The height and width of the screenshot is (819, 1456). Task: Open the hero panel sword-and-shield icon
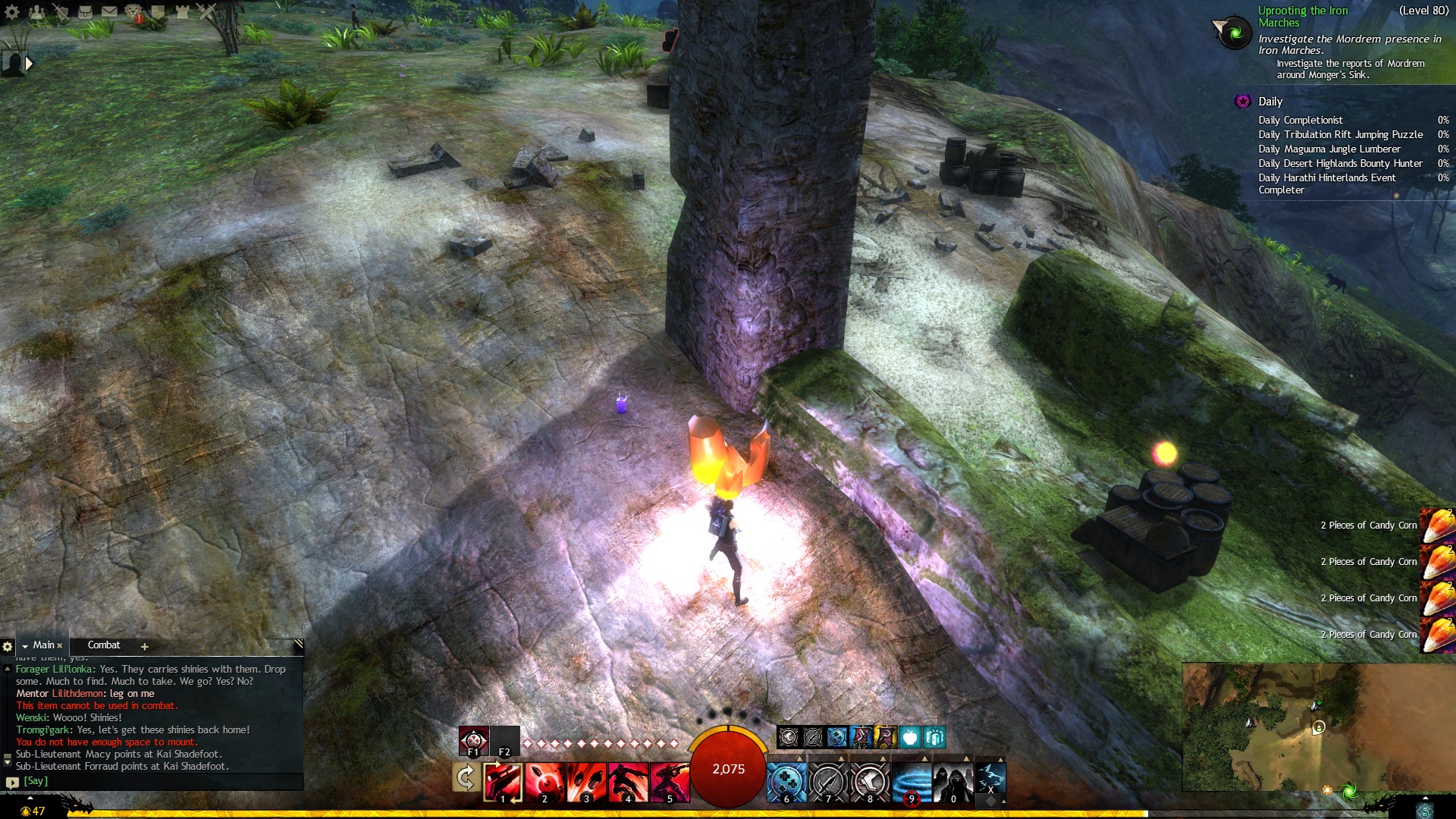click(x=61, y=11)
